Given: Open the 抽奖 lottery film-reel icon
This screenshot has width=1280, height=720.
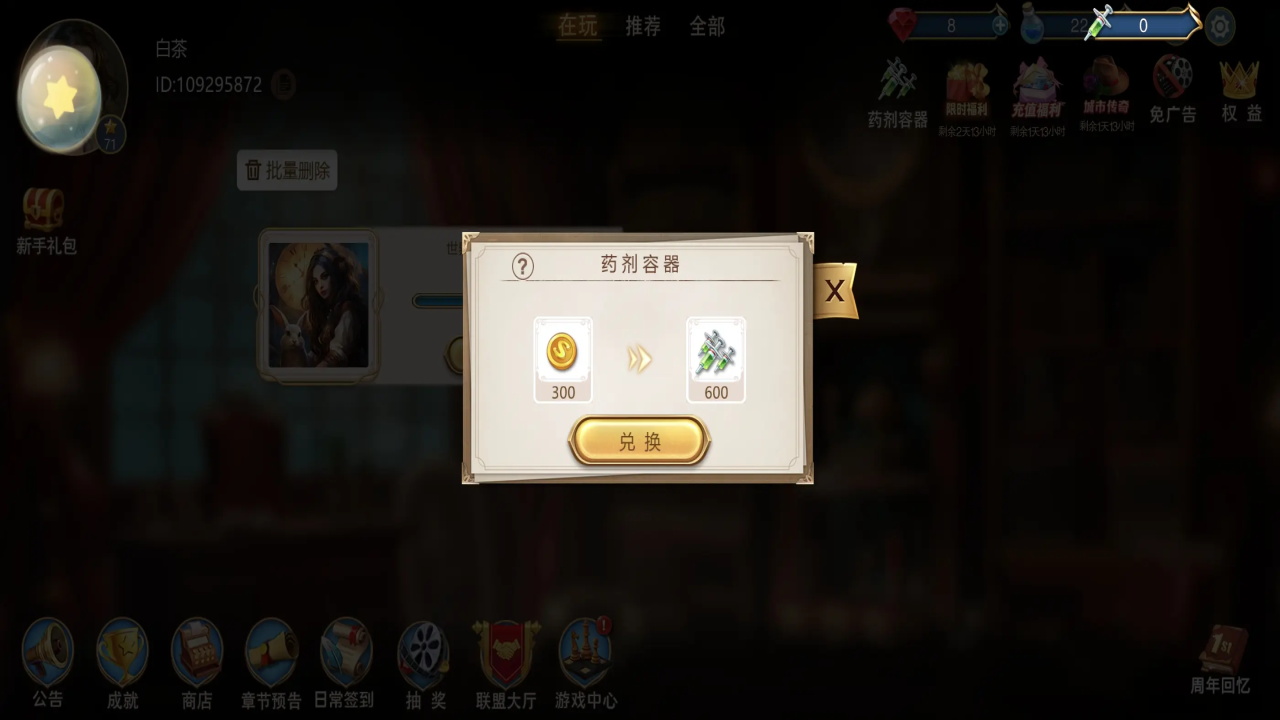Looking at the screenshot, I should (x=423, y=650).
